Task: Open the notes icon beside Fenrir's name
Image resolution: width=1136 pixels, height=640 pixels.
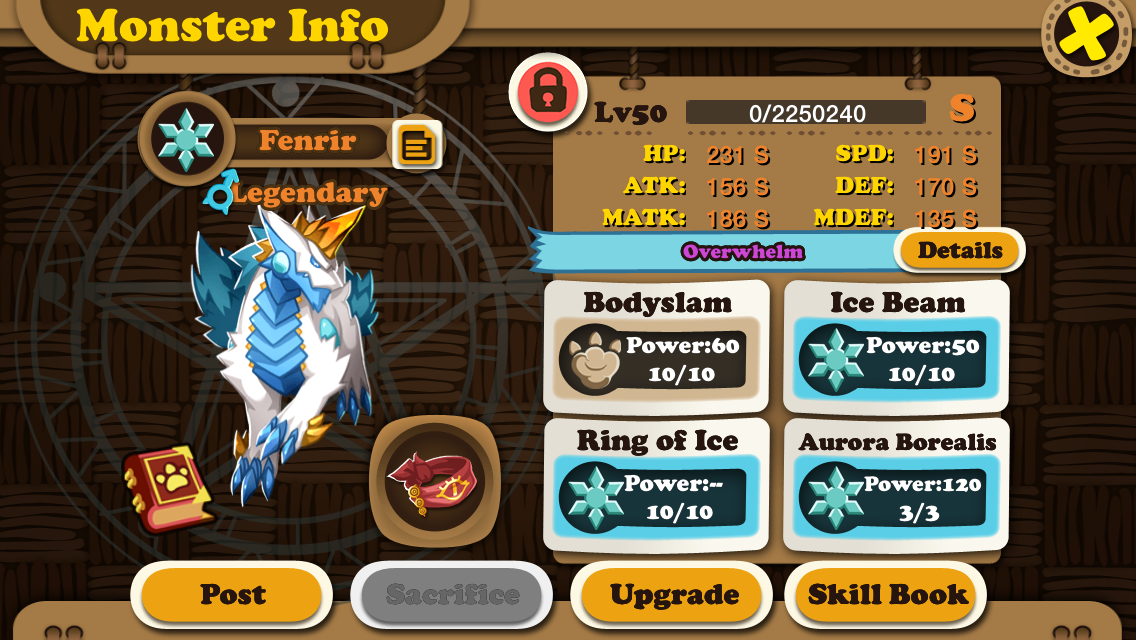Action: click(416, 146)
